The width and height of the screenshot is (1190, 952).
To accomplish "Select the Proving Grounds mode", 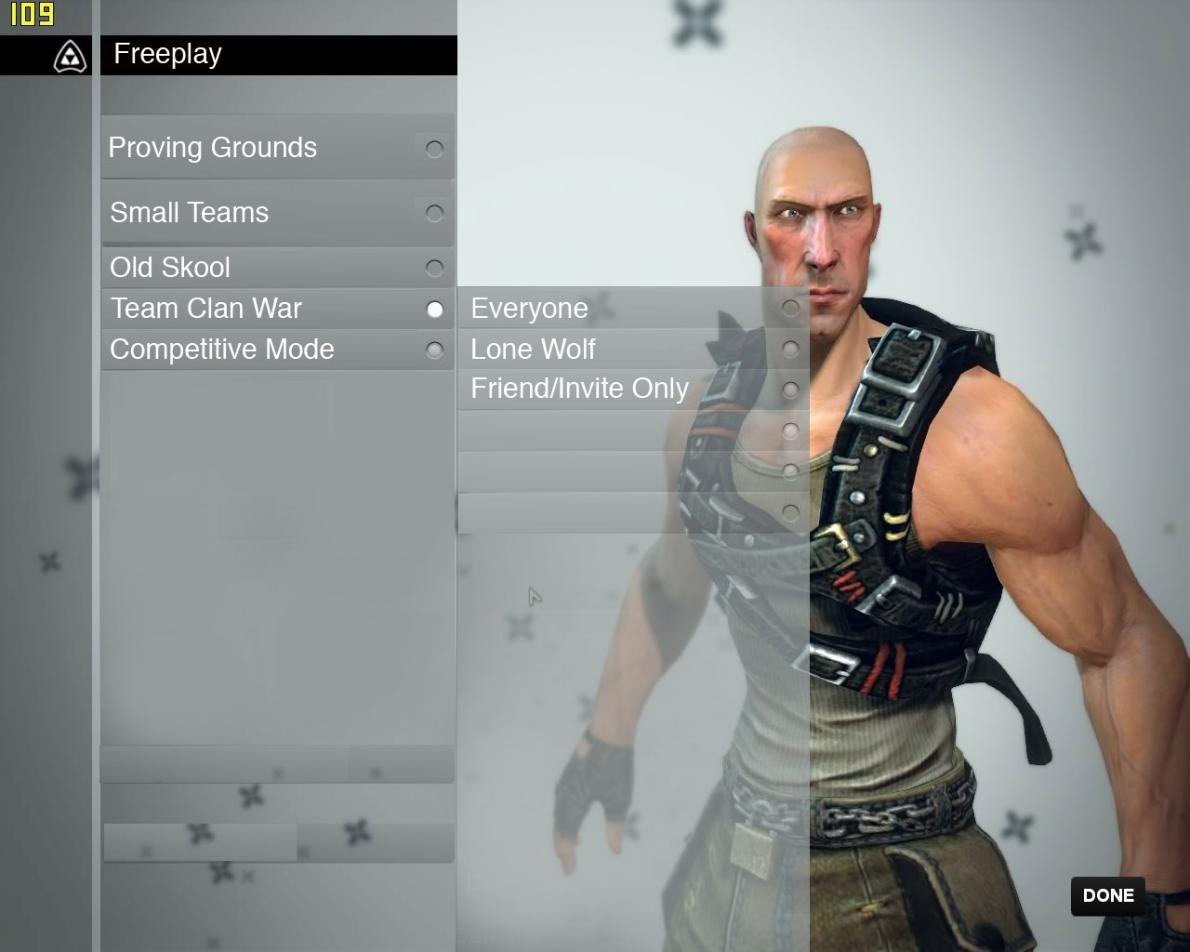I will 277,148.
